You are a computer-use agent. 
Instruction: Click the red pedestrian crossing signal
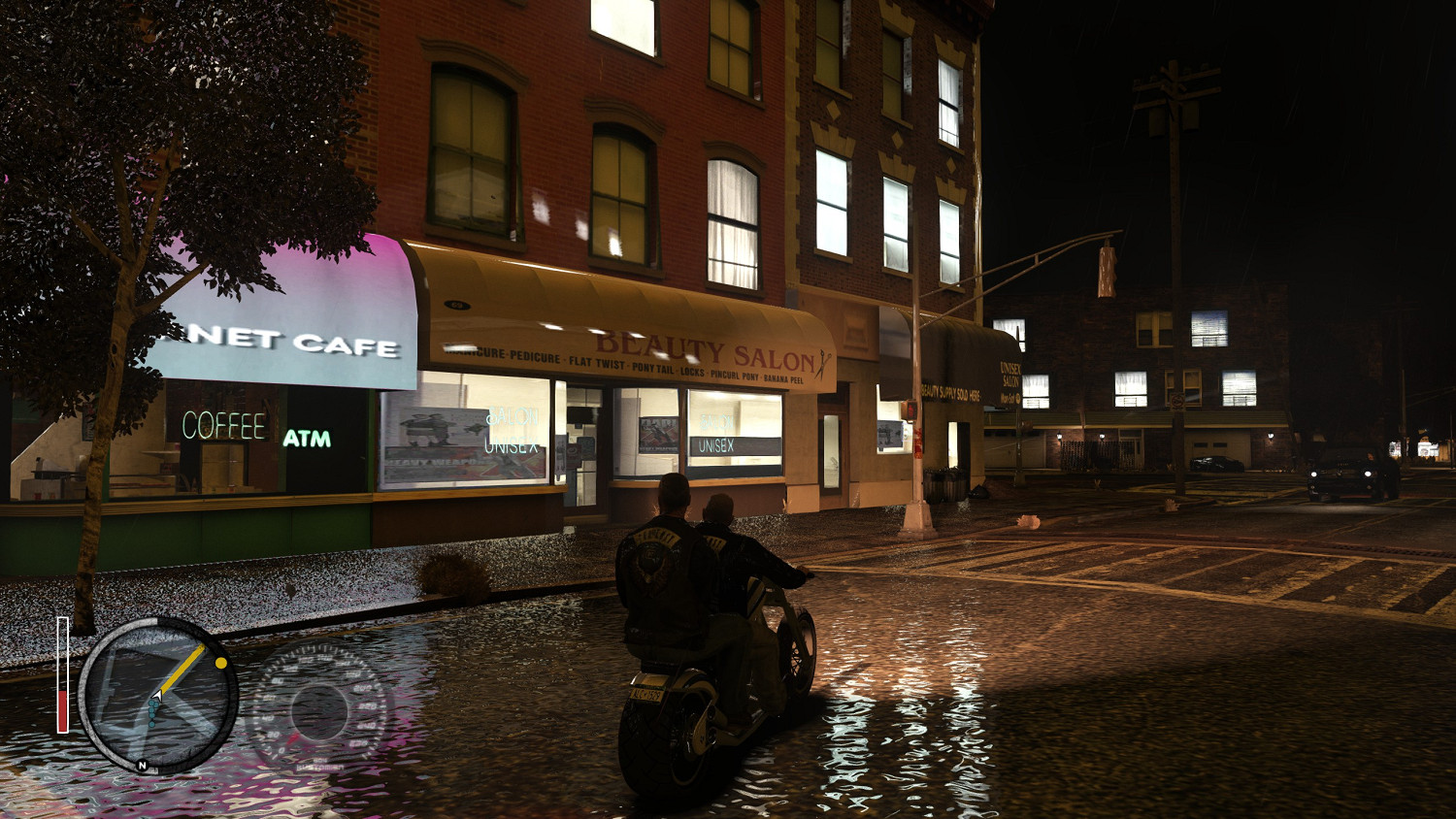coord(911,409)
